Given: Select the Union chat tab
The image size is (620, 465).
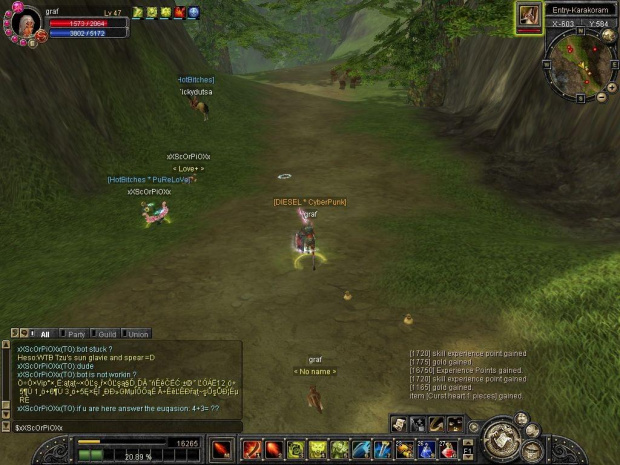Looking at the screenshot, I should 137,334.
